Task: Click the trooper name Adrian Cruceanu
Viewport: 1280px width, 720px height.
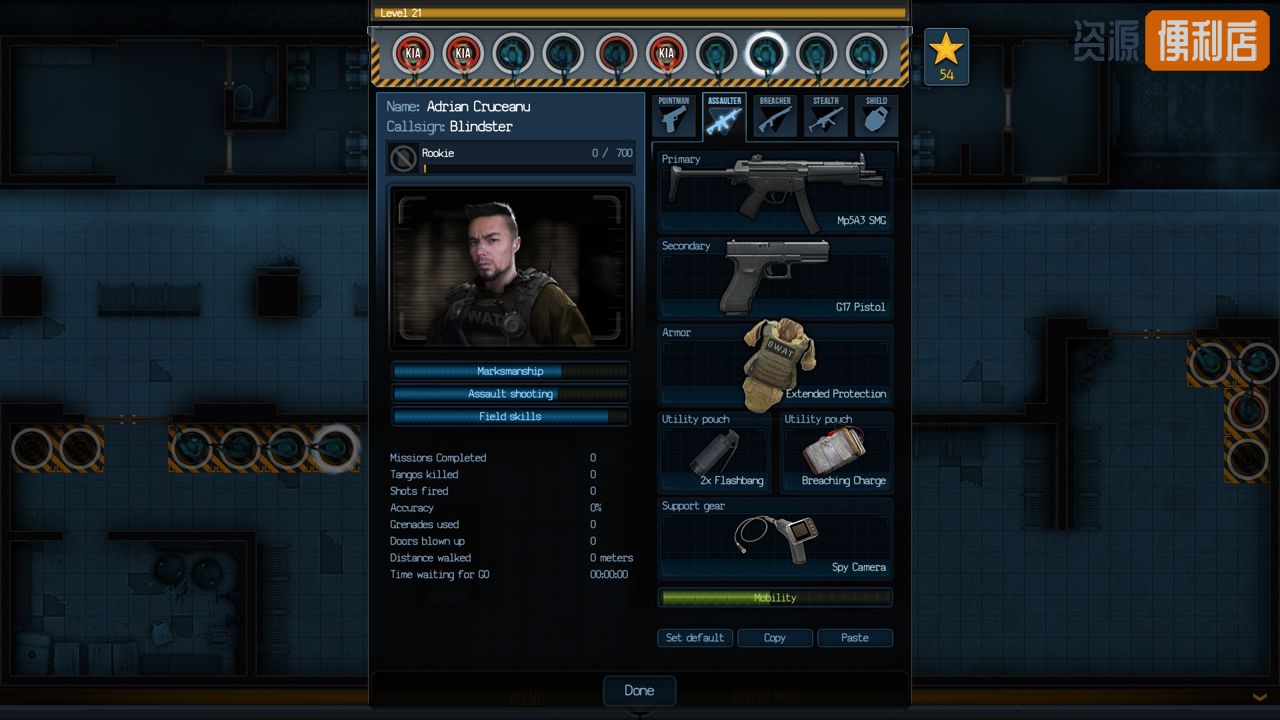Action: tap(478, 107)
